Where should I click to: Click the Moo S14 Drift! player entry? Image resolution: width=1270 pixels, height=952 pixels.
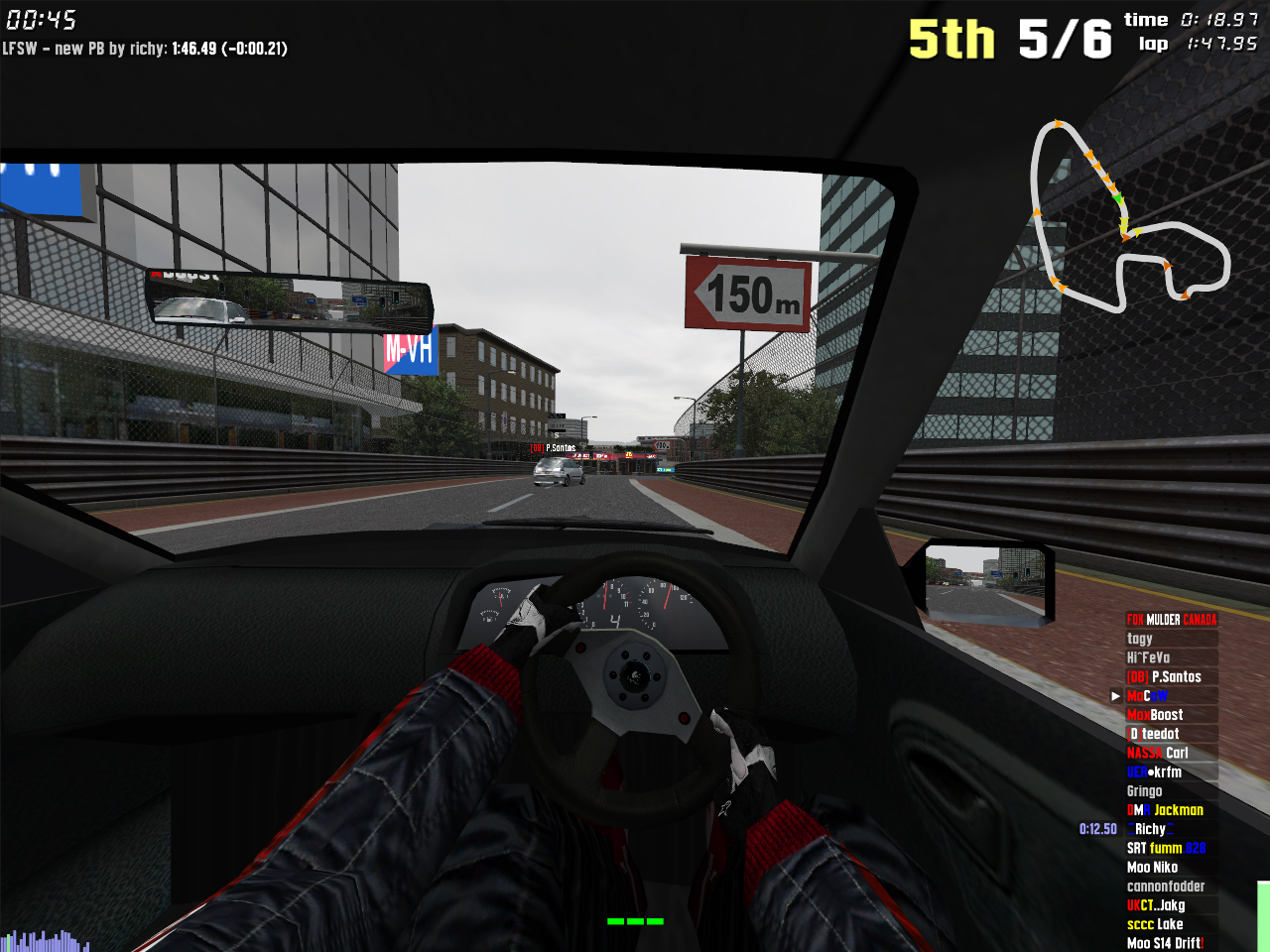(x=1165, y=943)
